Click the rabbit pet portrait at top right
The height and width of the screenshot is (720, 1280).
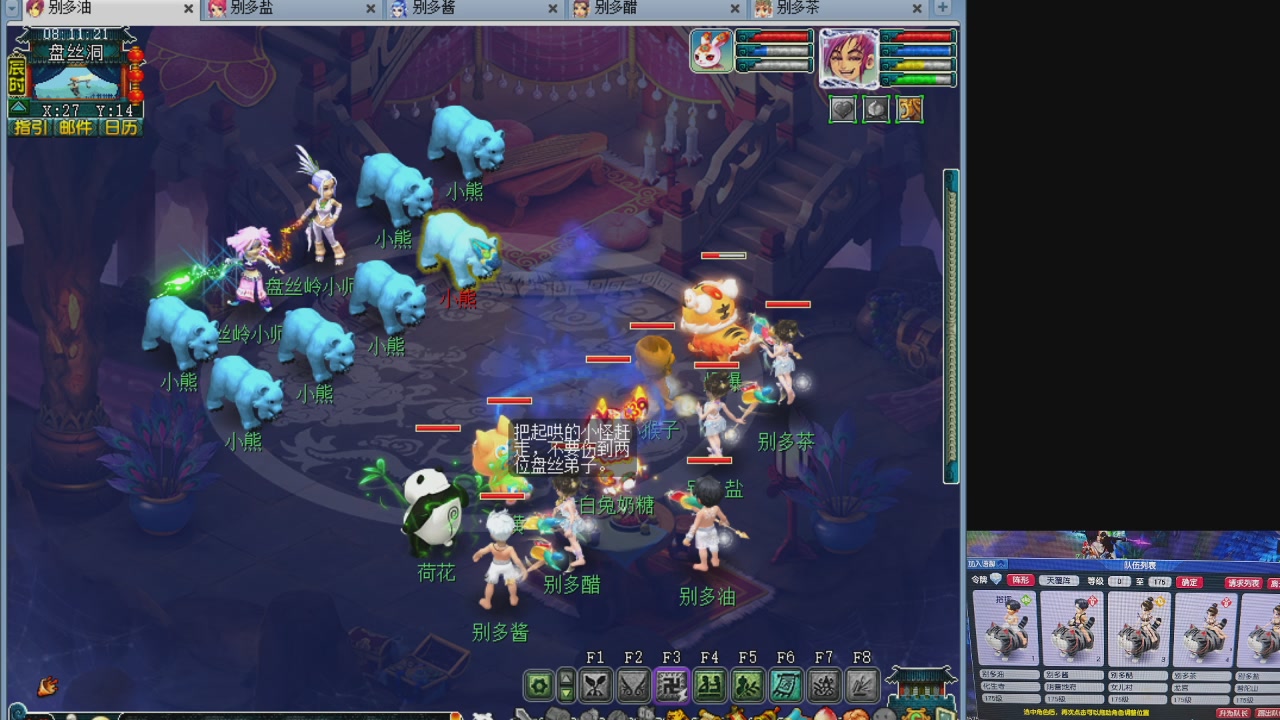[x=710, y=50]
